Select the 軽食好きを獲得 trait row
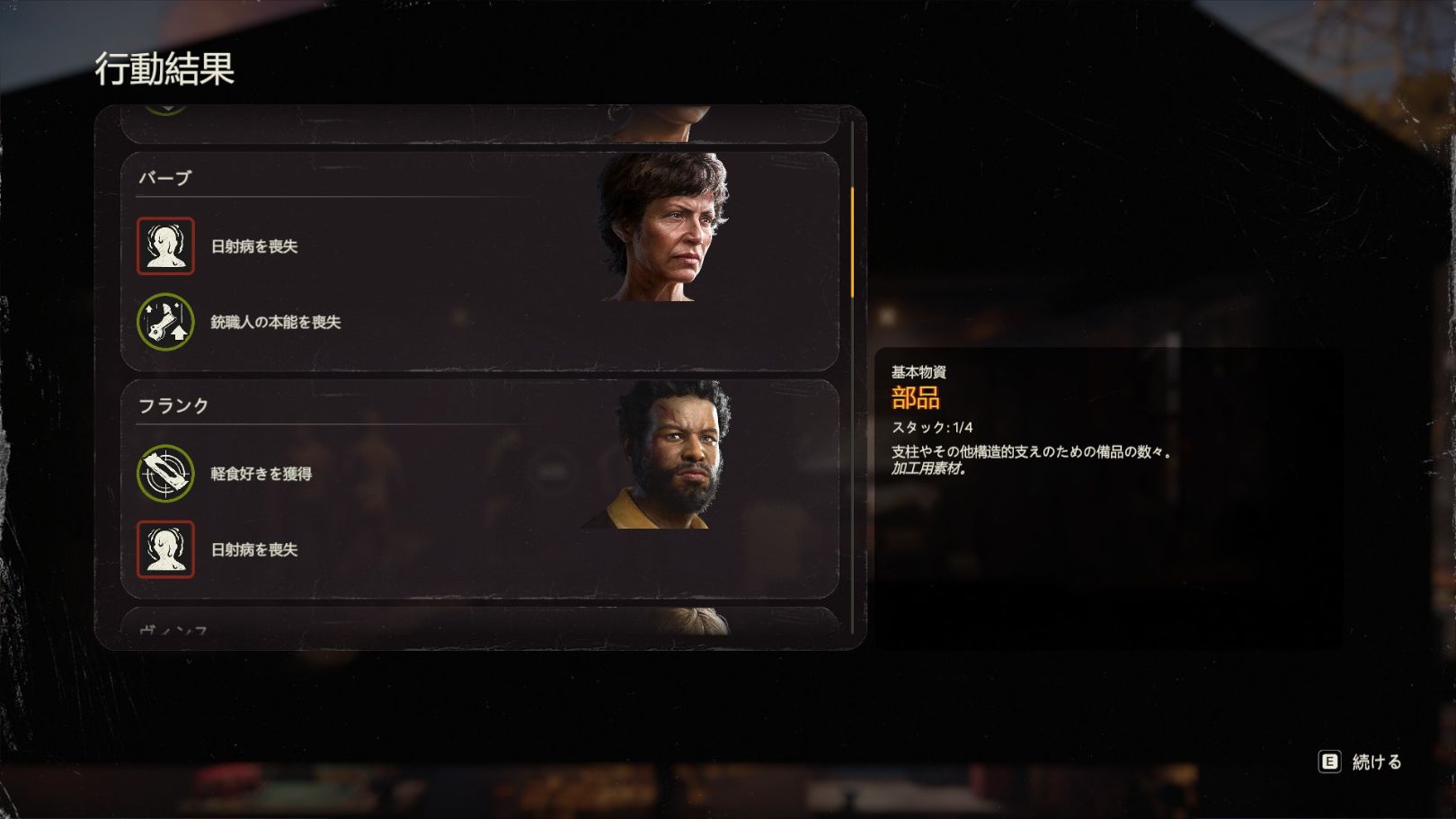The width and height of the screenshot is (1456, 819). pyautogui.click(x=261, y=474)
